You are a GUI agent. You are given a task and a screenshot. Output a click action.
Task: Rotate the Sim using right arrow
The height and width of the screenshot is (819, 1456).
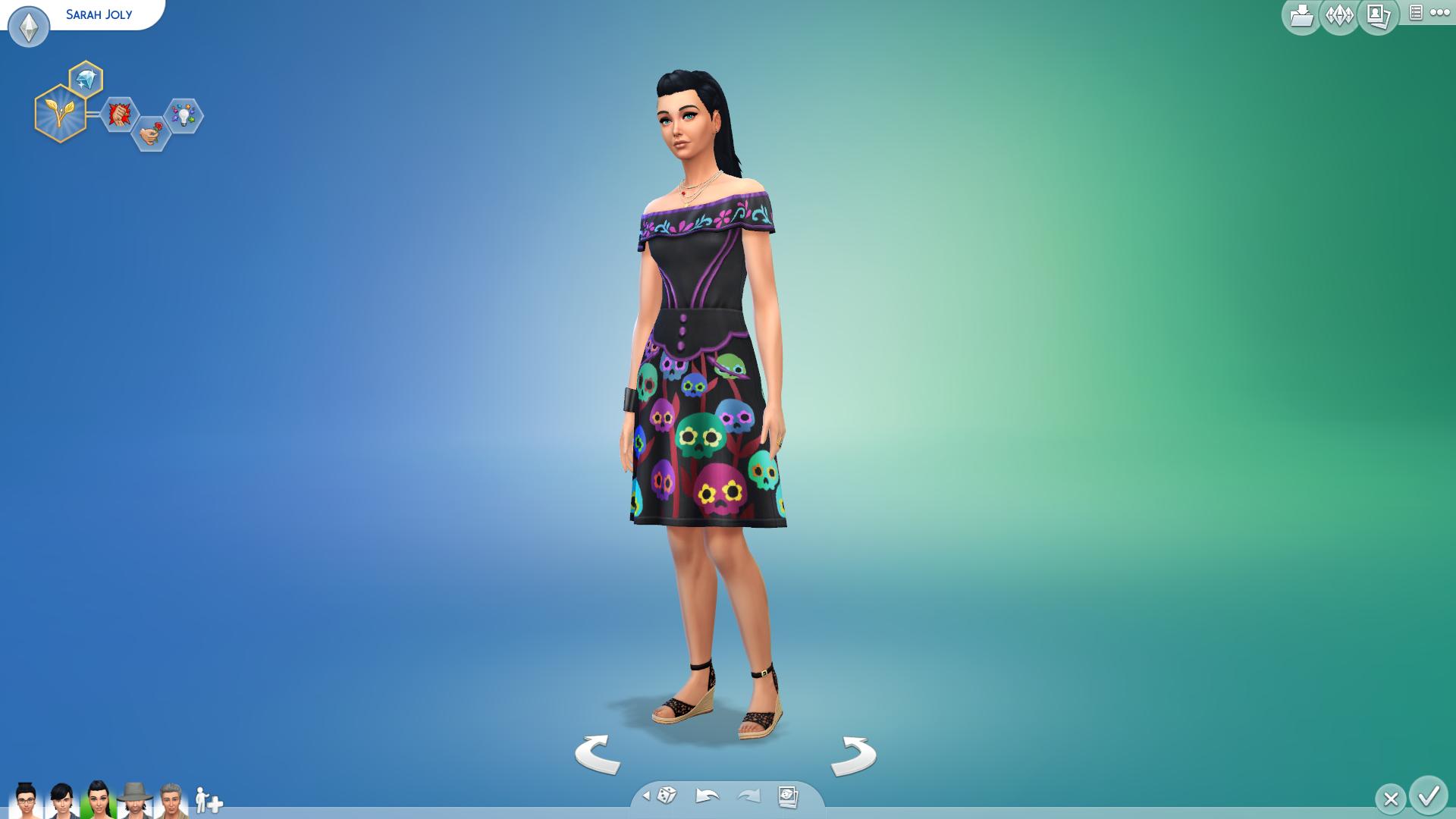click(x=854, y=754)
